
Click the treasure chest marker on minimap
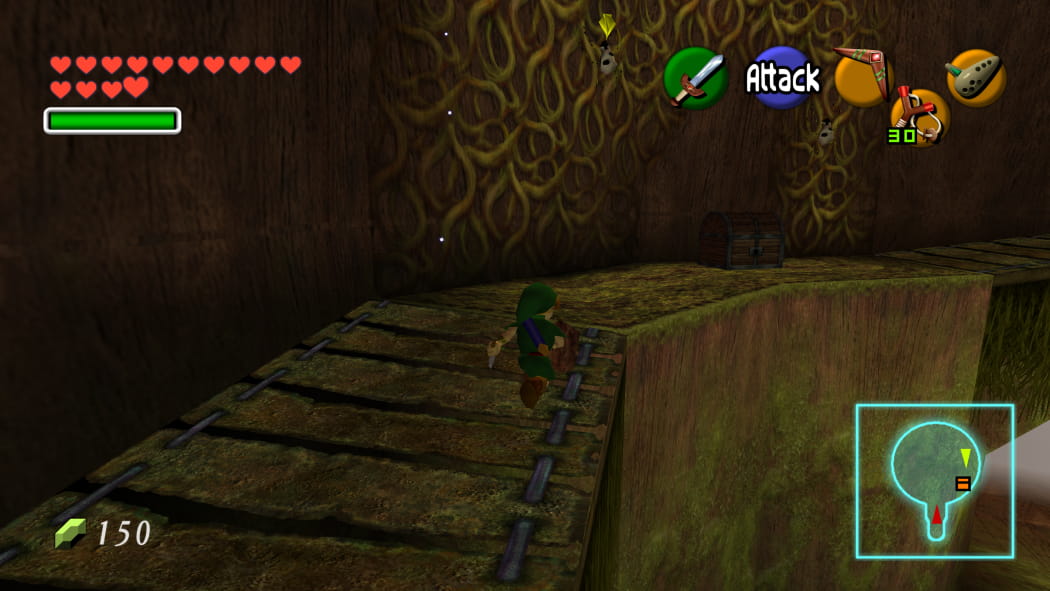pos(963,484)
